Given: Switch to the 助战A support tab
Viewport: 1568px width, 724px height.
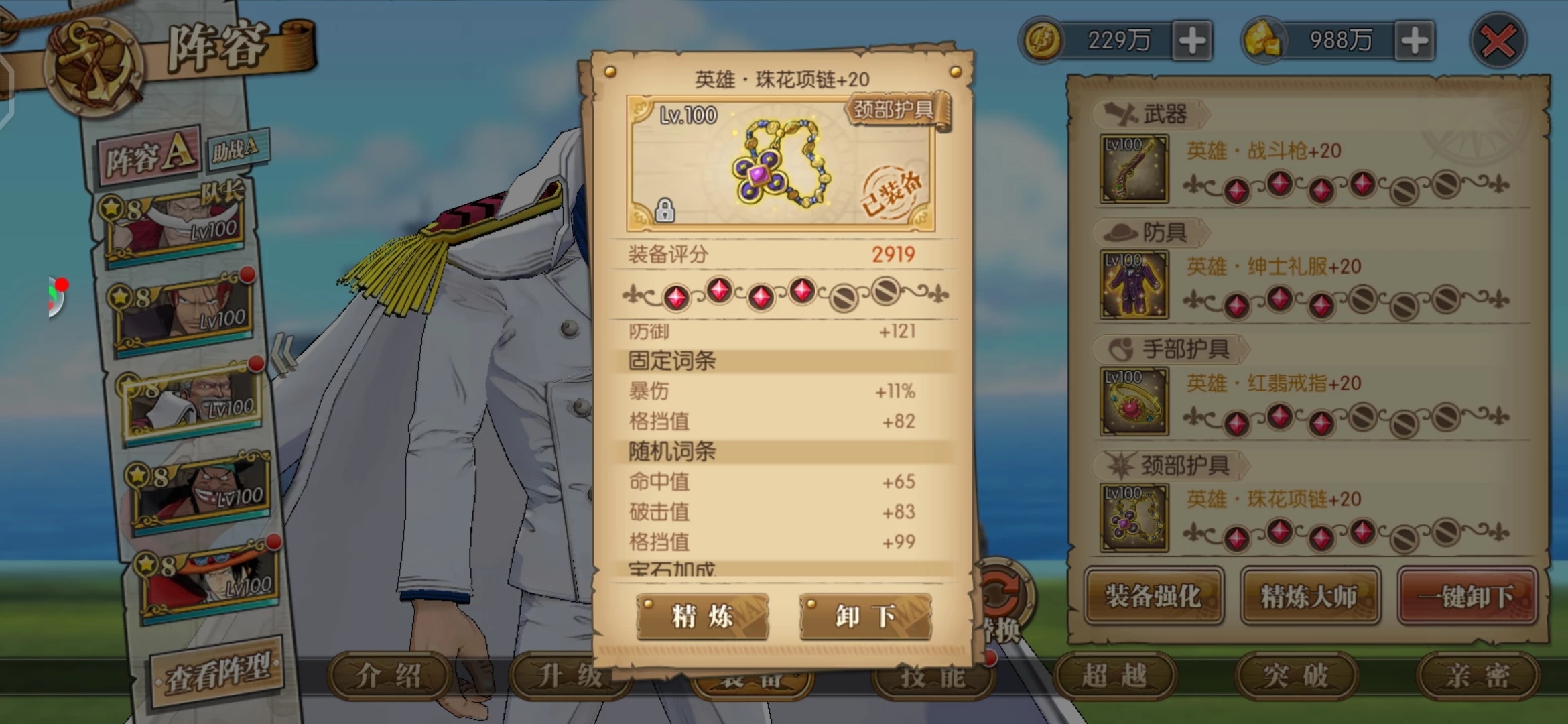Looking at the screenshot, I should pos(236,149).
